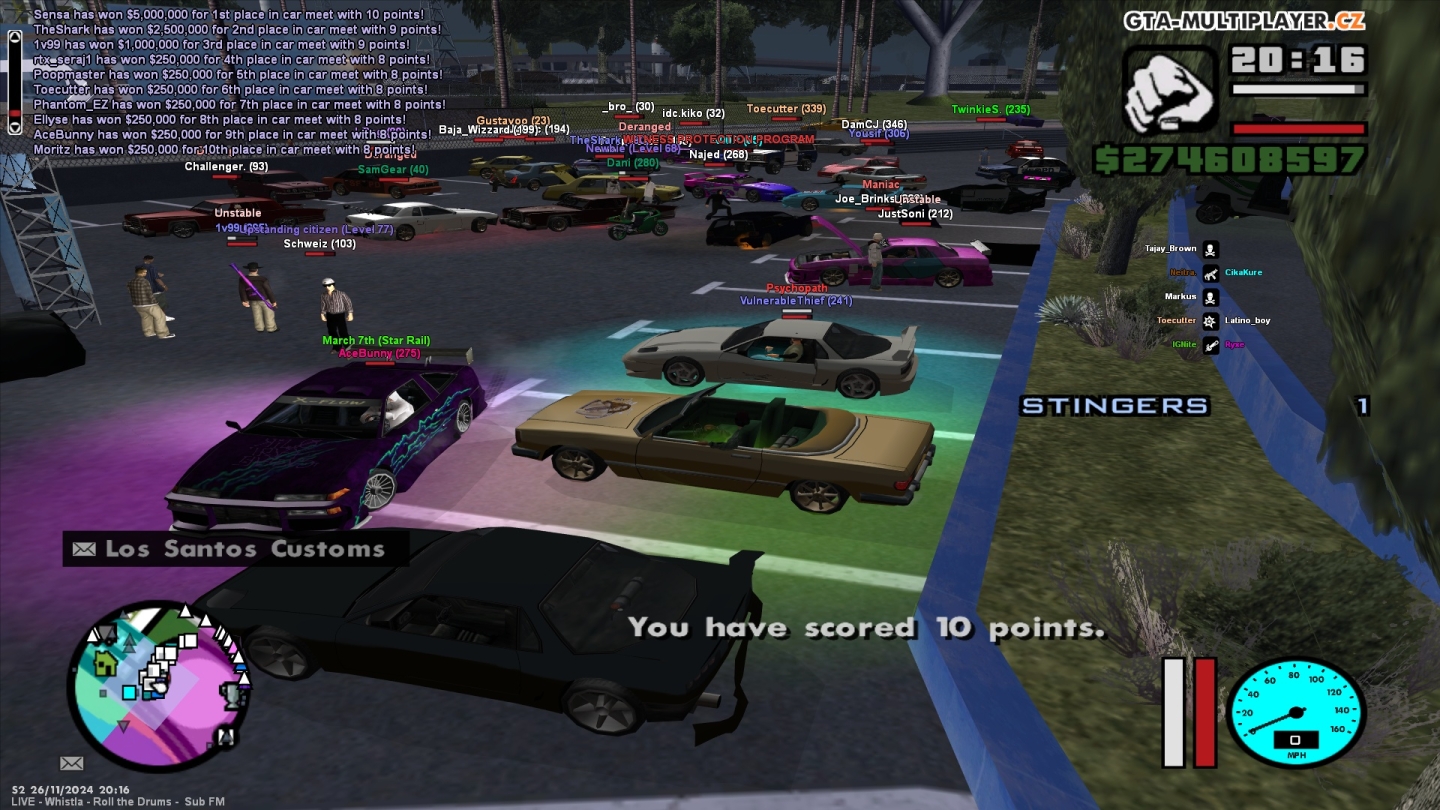Select the Tajay_Brown kill feed entry
This screenshot has width=1440, height=810.
click(x=1171, y=248)
